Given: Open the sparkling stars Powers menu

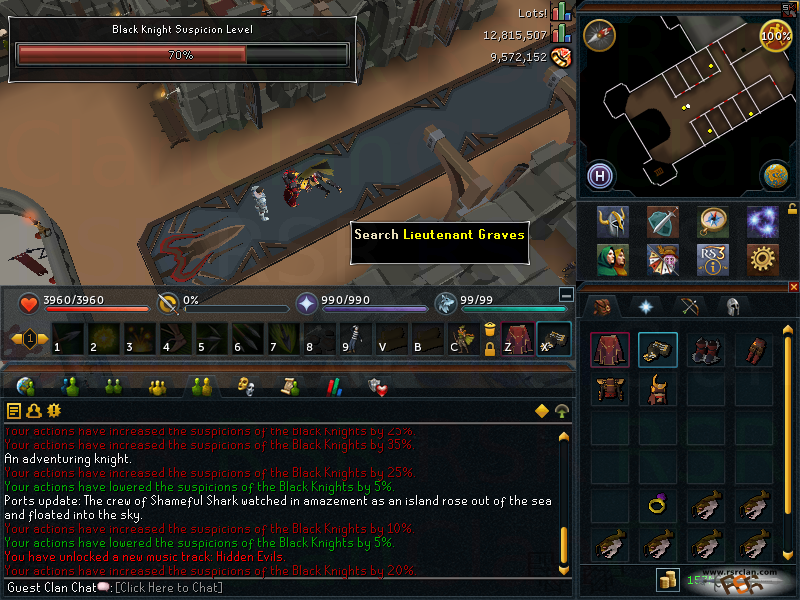Looking at the screenshot, I should [762, 221].
